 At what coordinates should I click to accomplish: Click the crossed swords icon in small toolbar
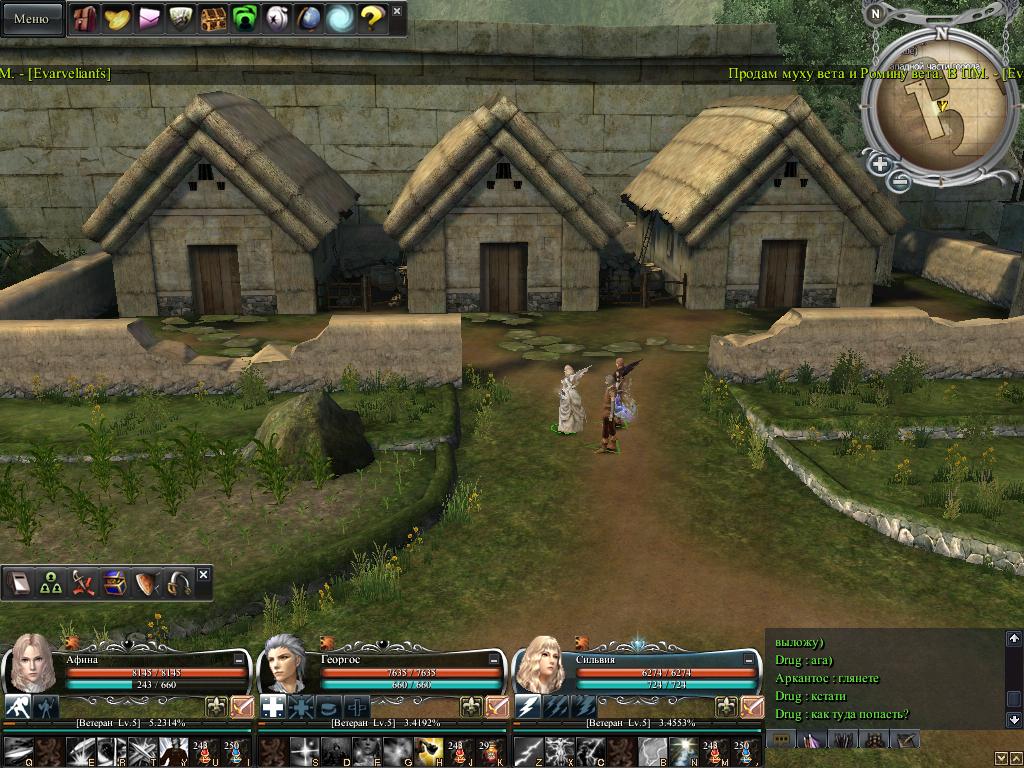click(82, 584)
